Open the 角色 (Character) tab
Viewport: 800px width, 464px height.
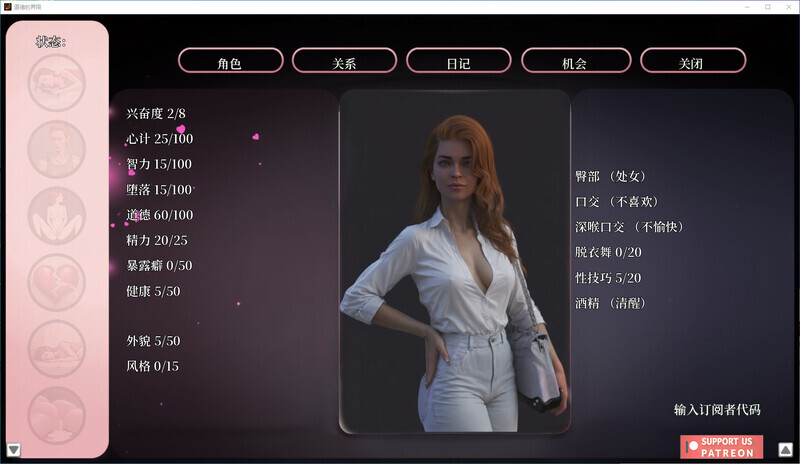(230, 61)
